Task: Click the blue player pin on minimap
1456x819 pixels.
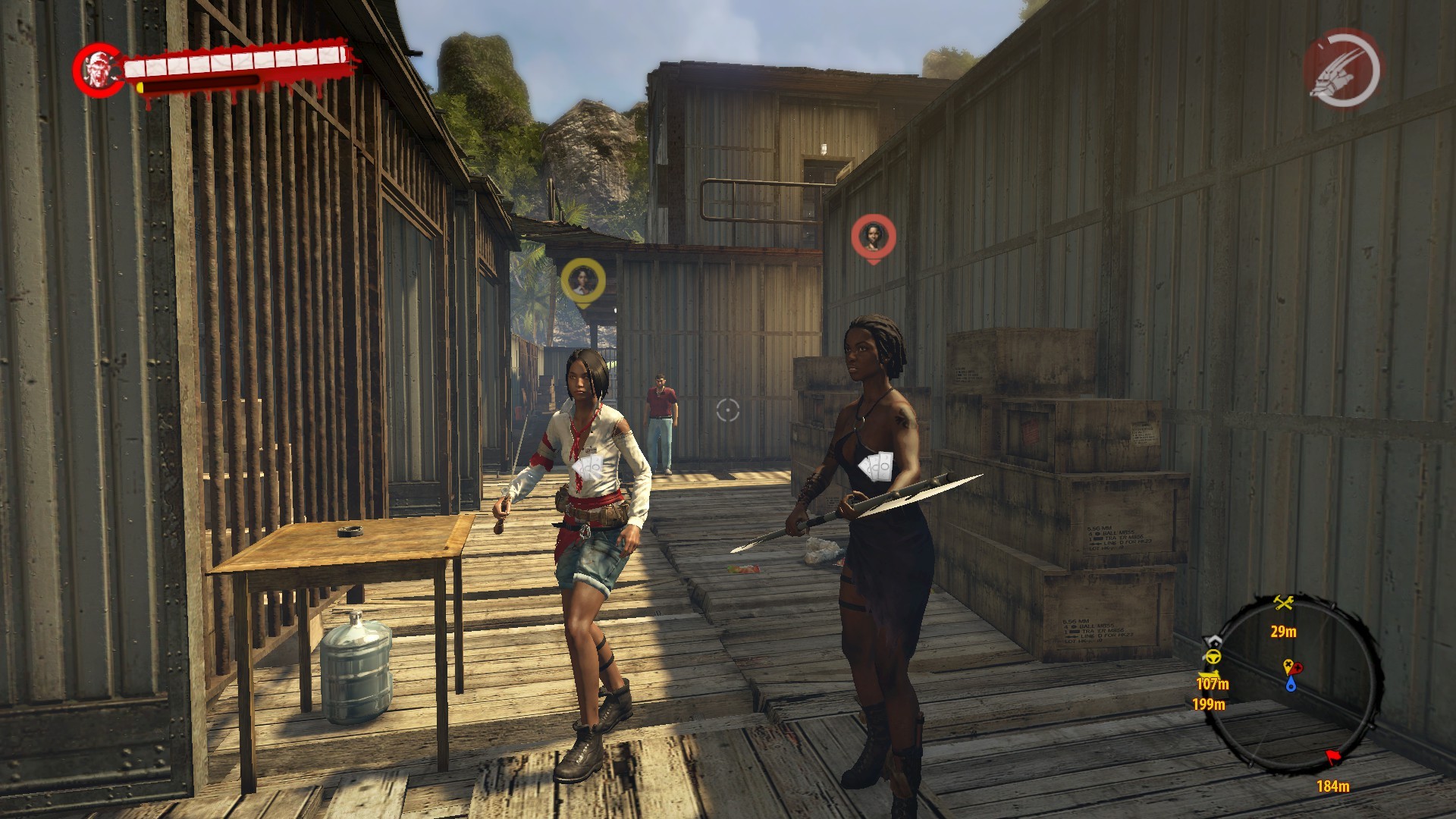Action: click(x=1291, y=685)
